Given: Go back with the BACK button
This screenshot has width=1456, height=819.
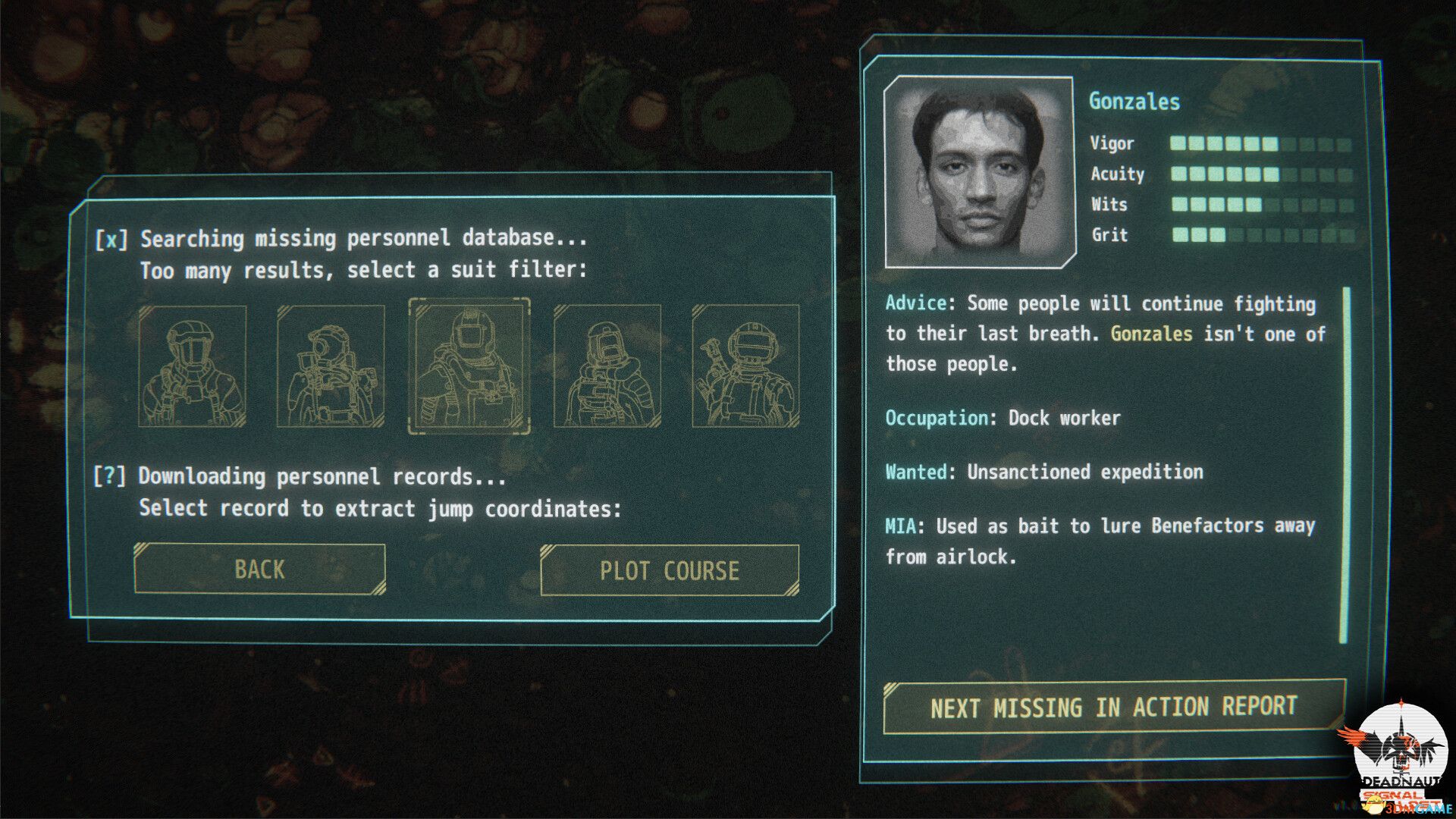Looking at the screenshot, I should [x=259, y=569].
